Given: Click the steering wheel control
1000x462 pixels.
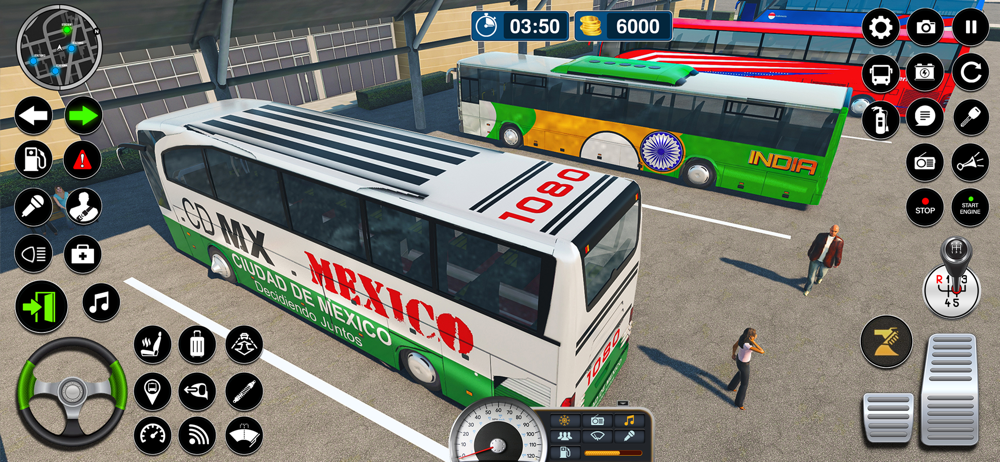Looking at the screenshot, I should coord(69,392).
